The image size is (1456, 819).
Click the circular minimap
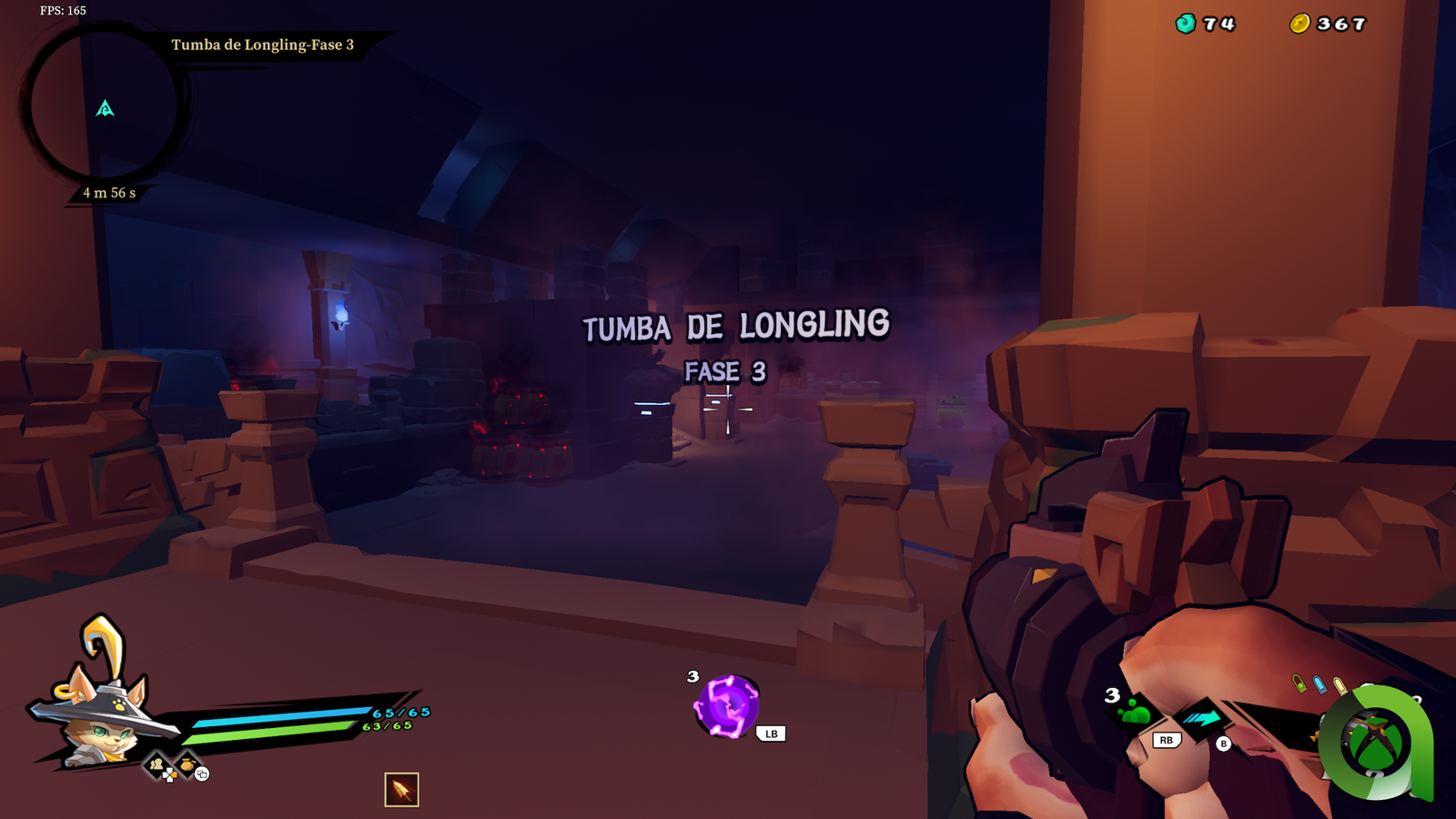pos(104,106)
